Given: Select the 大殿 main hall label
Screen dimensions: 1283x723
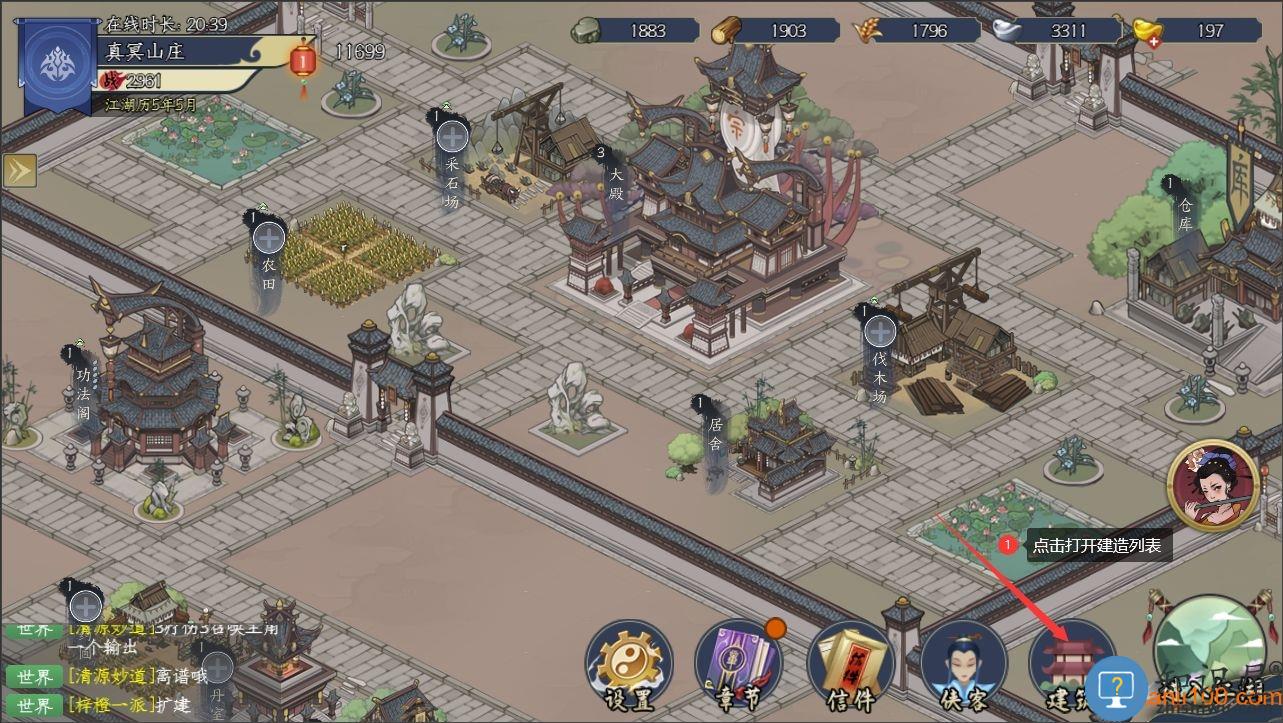Looking at the screenshot, I should pyautogui.click(x=615, y=181).
